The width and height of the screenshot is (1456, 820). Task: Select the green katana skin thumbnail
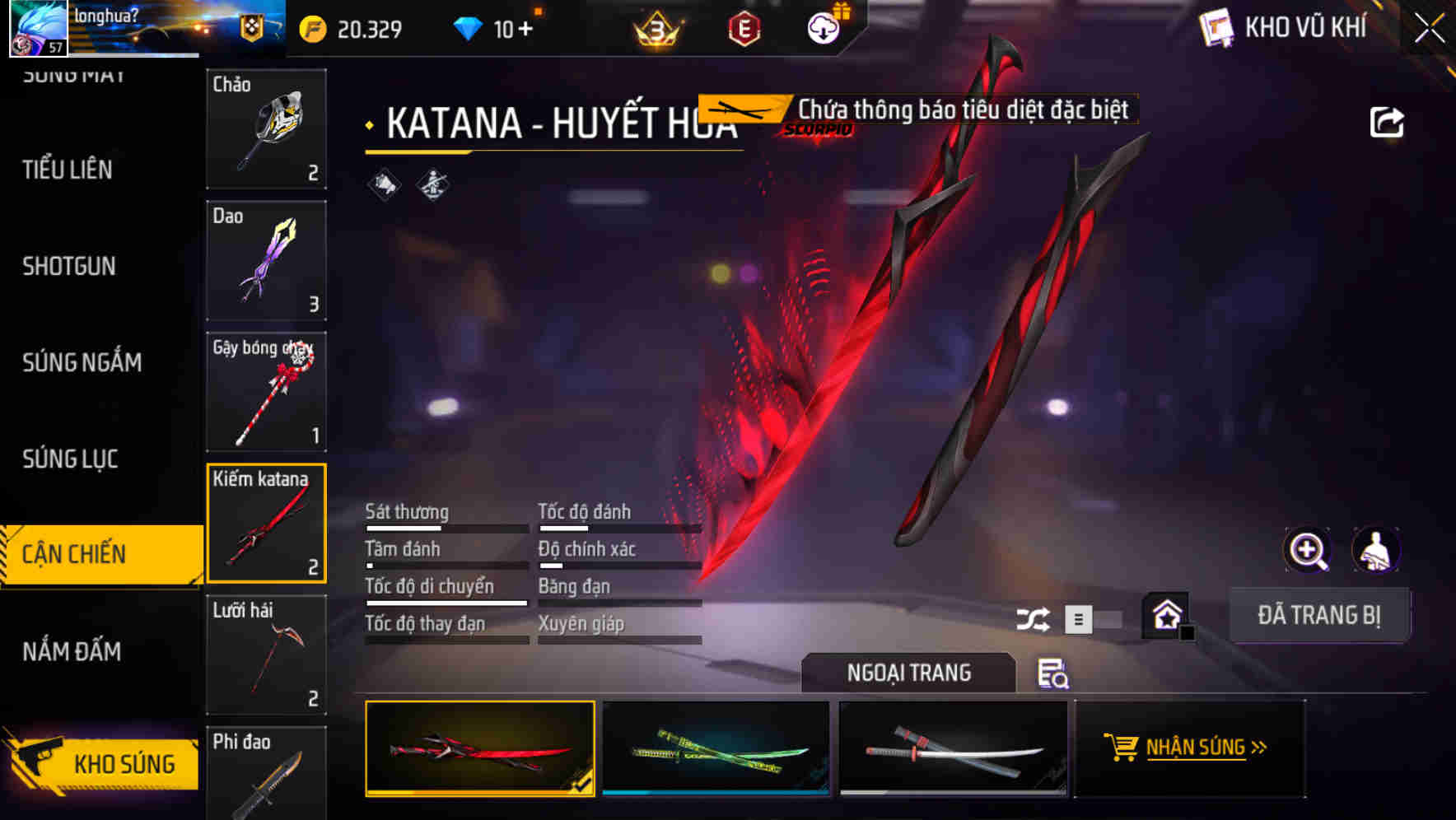[715, 749]
